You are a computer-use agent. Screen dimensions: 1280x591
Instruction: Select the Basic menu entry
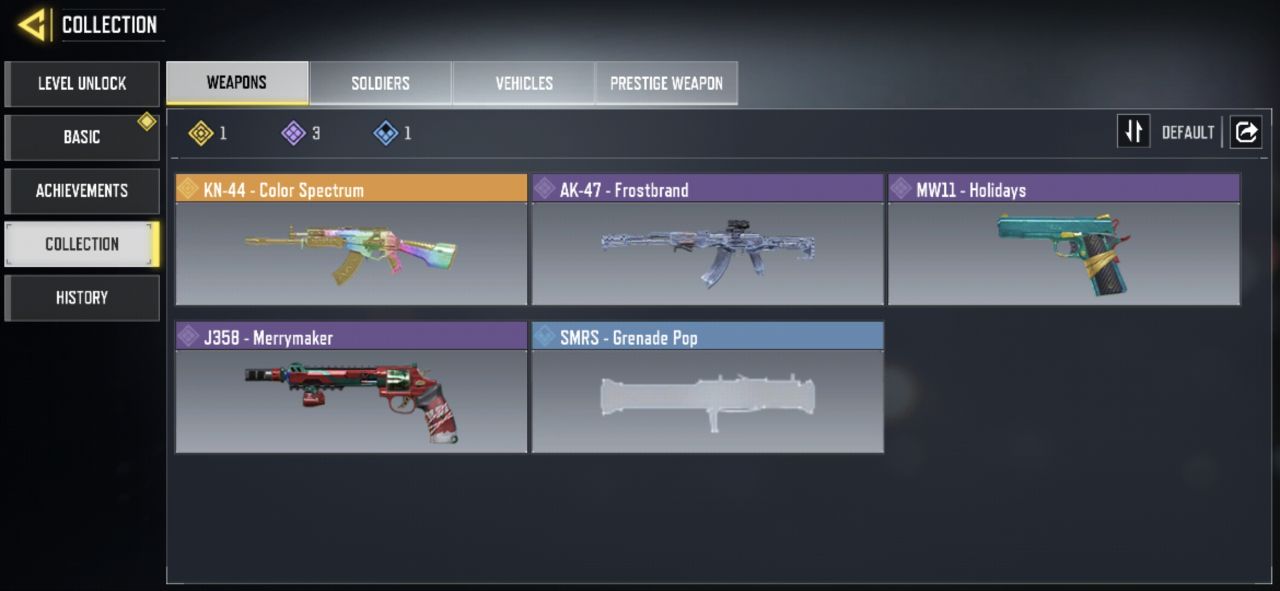(x=82, y=137)
